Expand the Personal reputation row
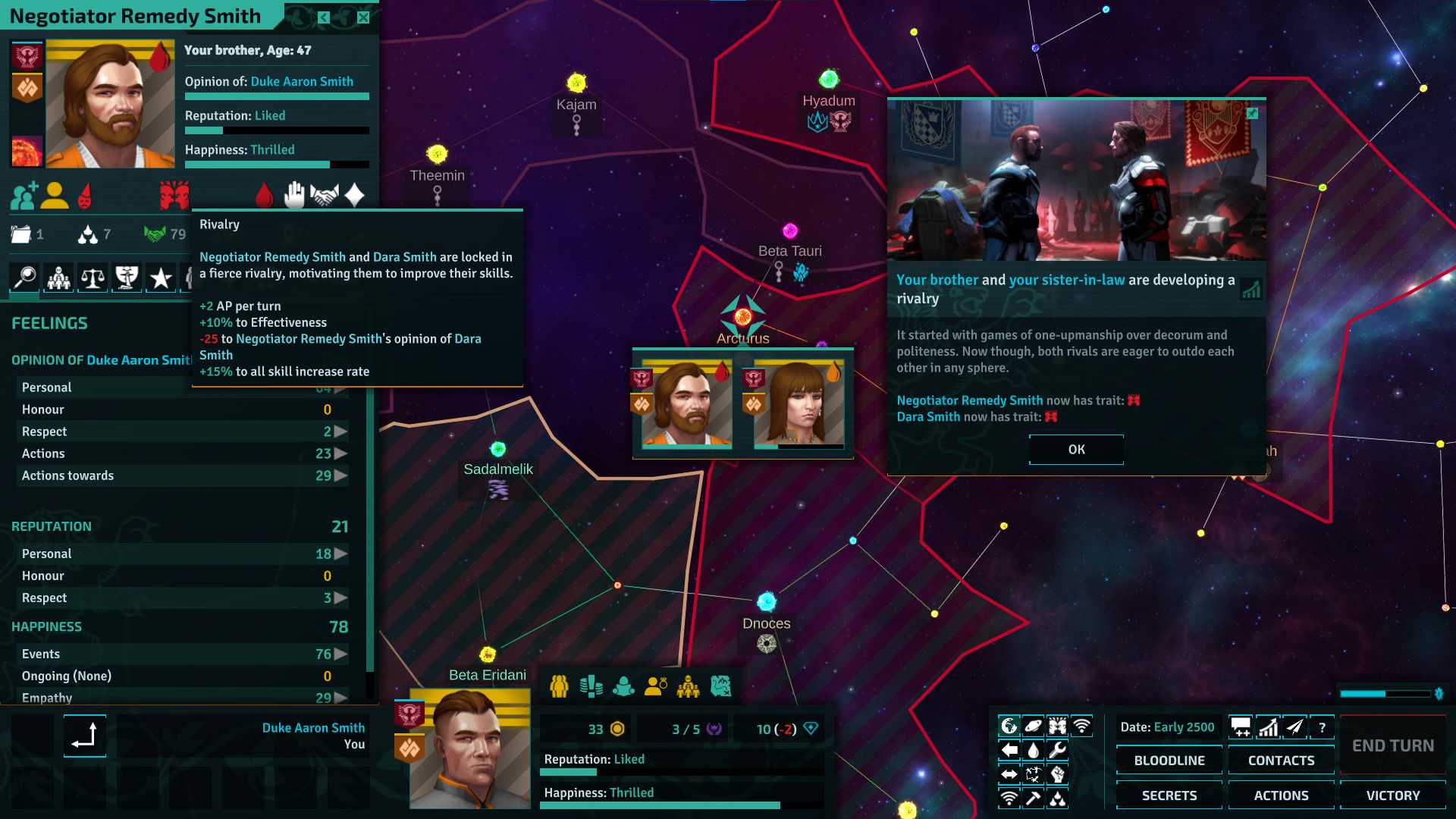The image size is (1456, 819). point(339,554)
